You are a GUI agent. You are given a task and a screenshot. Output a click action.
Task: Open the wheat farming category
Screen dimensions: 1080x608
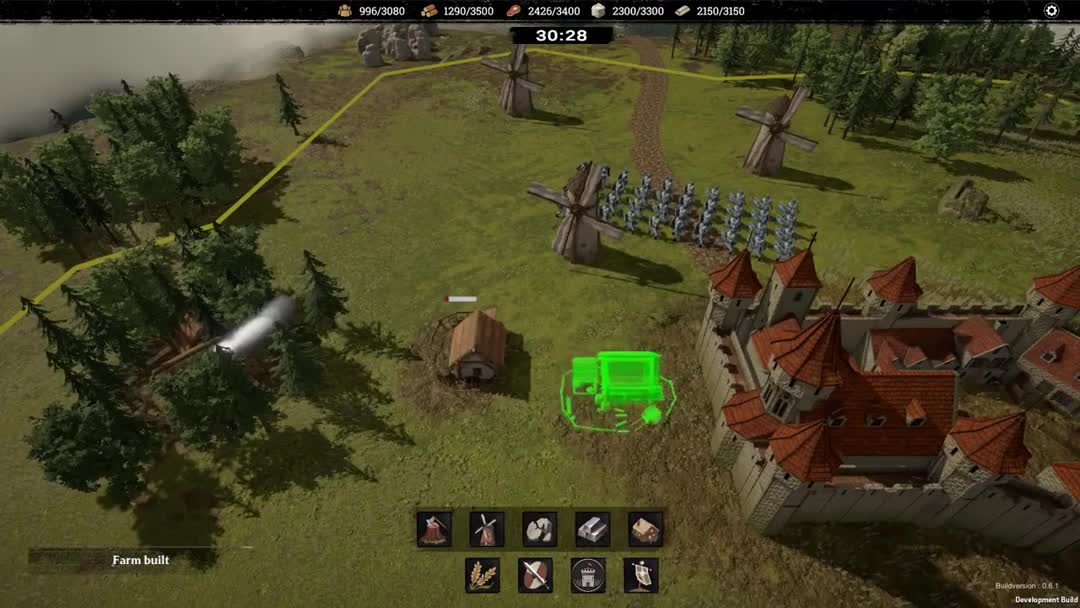coord(482,575)
